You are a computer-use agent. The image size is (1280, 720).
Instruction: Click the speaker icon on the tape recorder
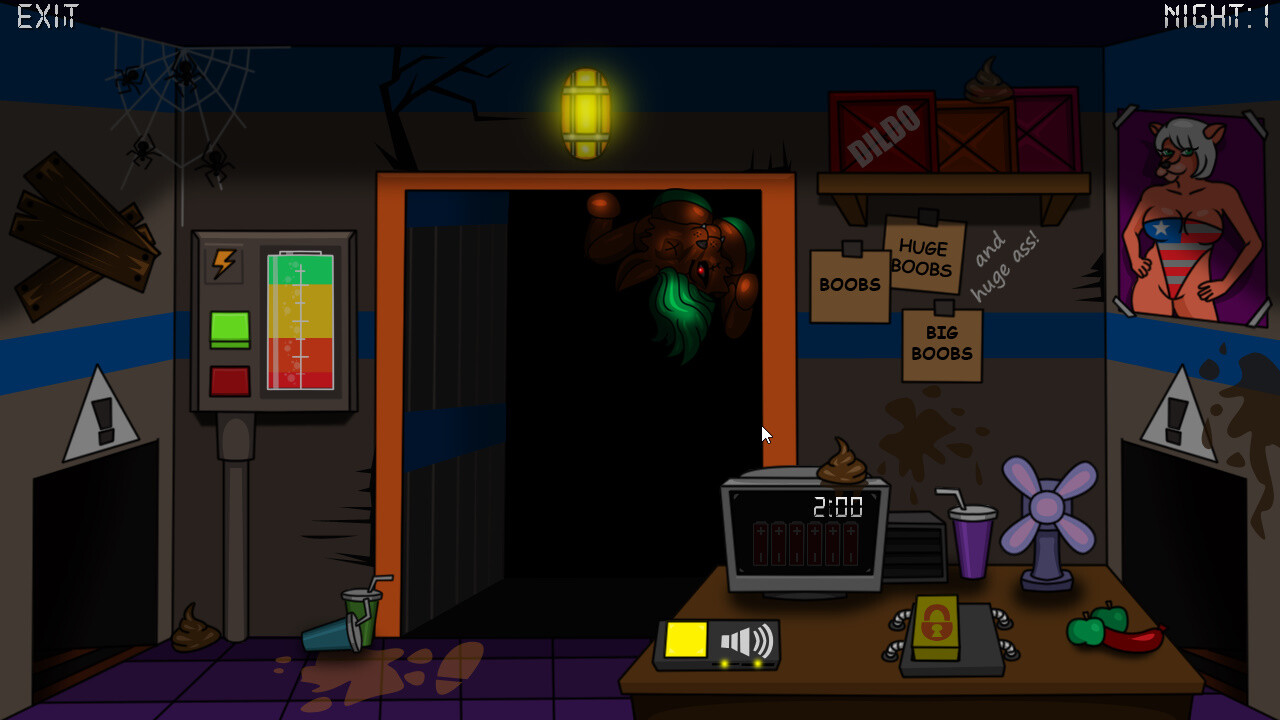tap(745, 638)
